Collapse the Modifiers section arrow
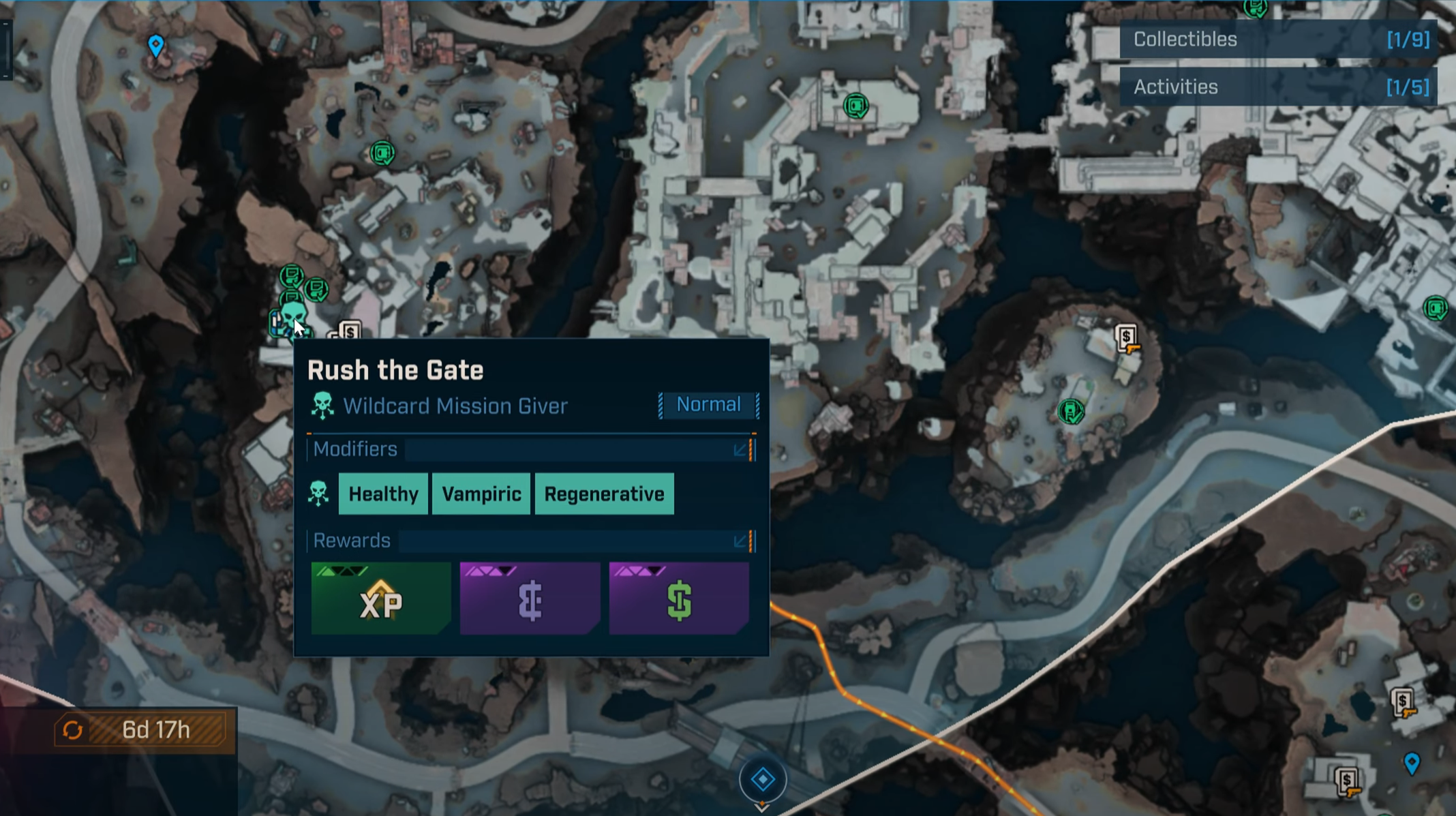Image resolution: width=1456 pixels, height=816 pixels. [740, 450]
